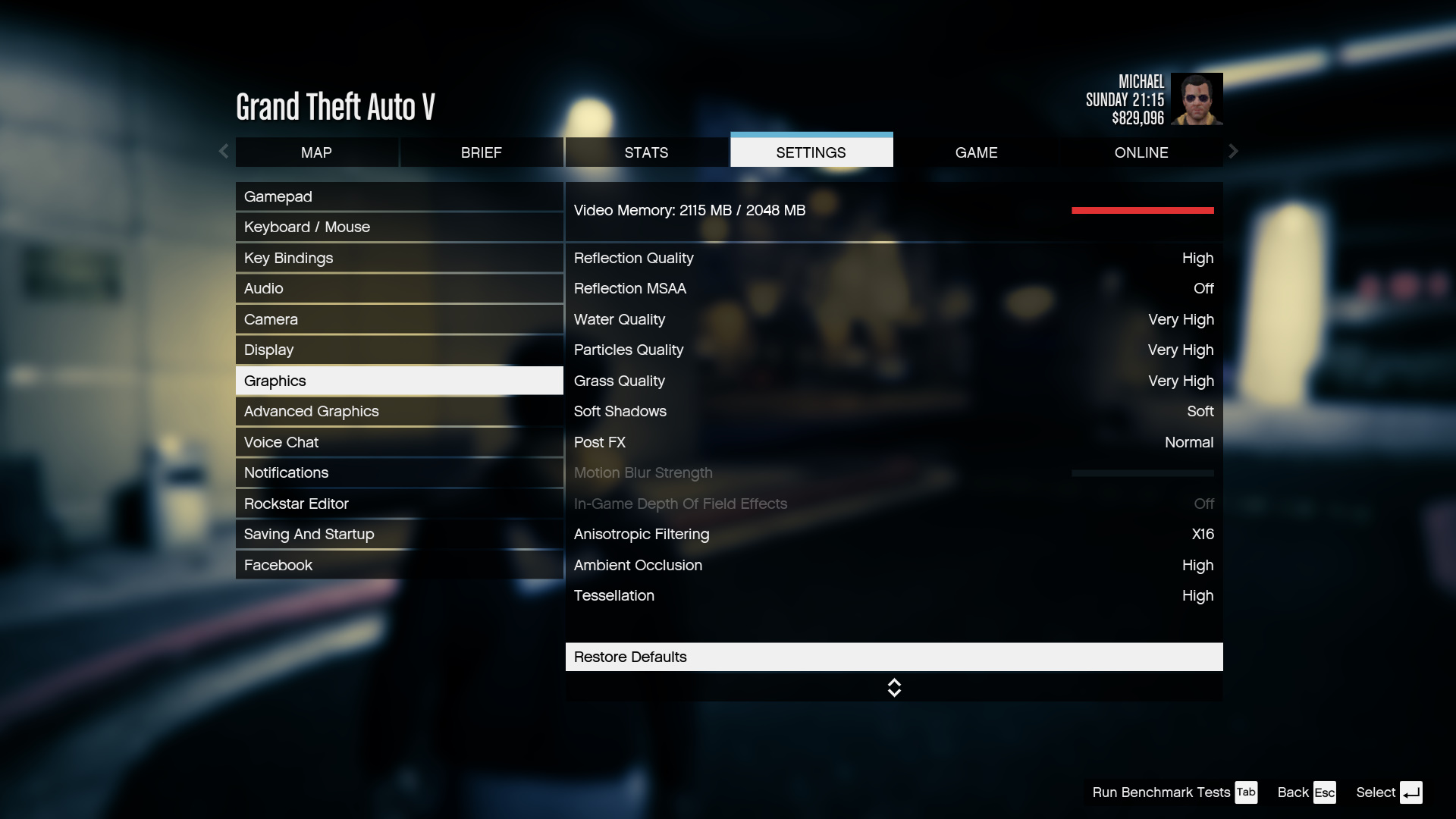1456x819 pixels.
Task: Open Gamepad settings
Action: (399, 196)
